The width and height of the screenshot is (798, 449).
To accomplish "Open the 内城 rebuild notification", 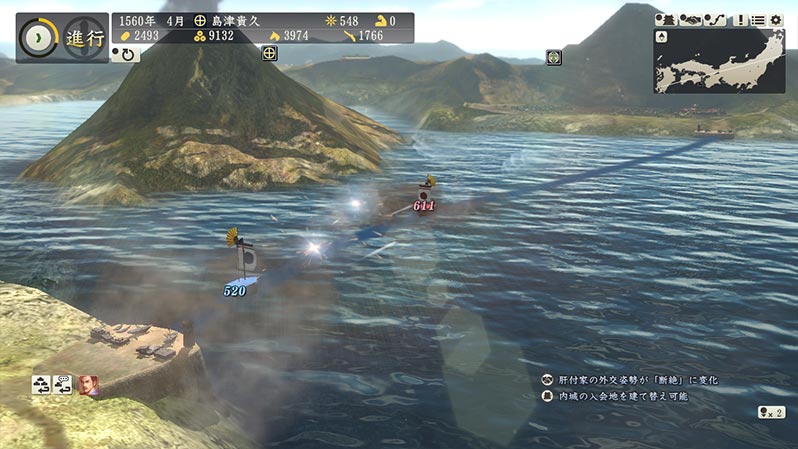I will point(620,396).
